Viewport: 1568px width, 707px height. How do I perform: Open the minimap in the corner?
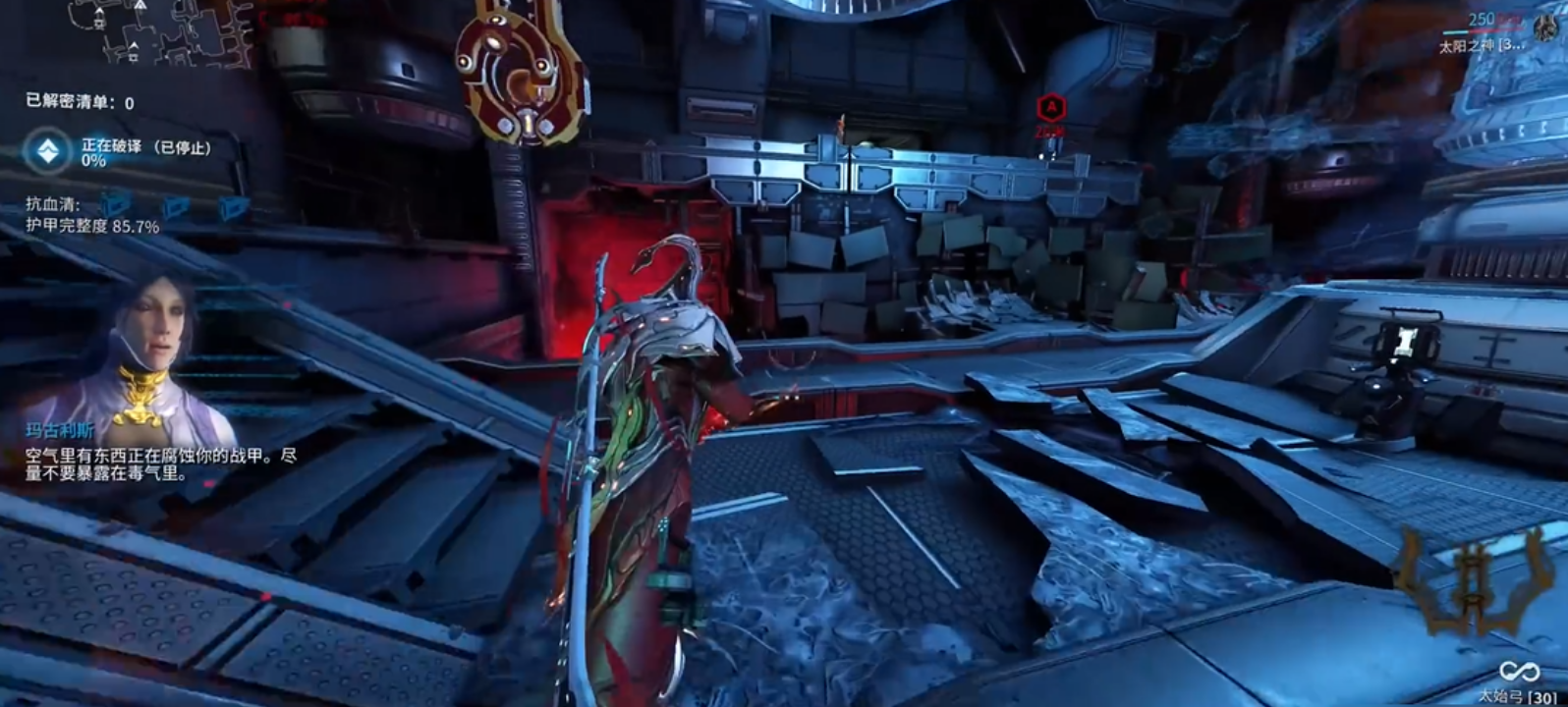[157, 31]
